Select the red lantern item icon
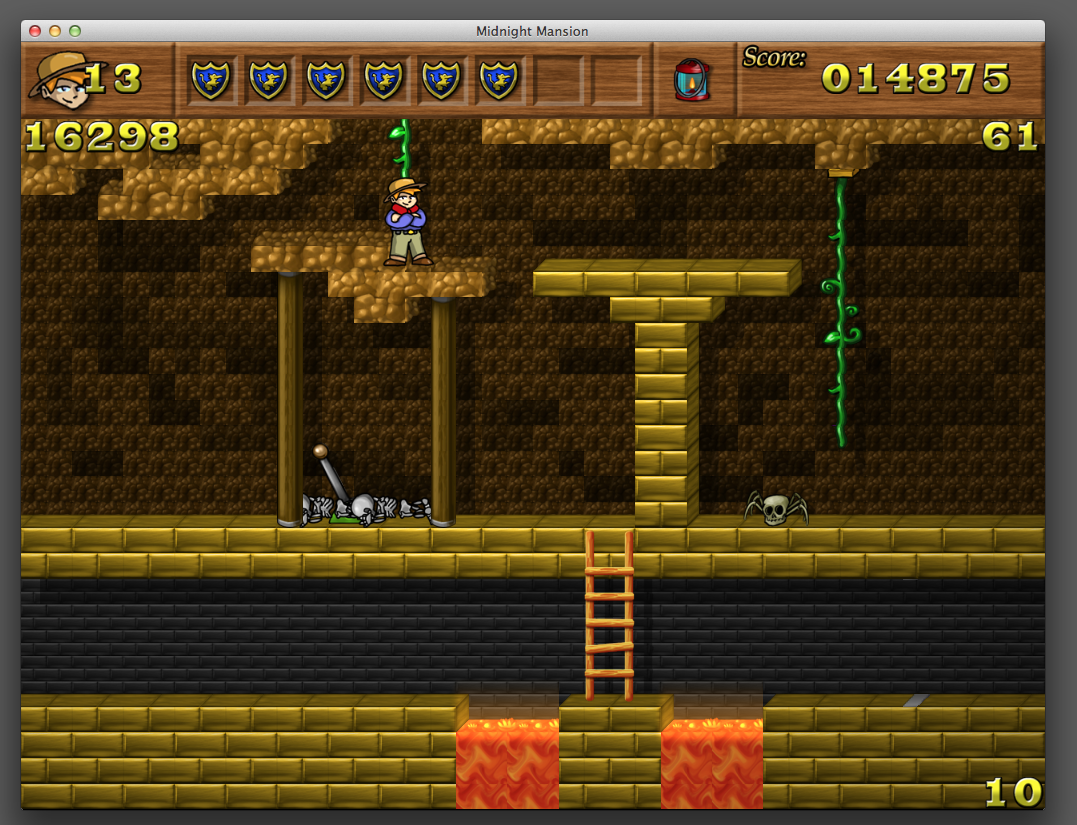The image size is (1077, 825). point(692,79)
